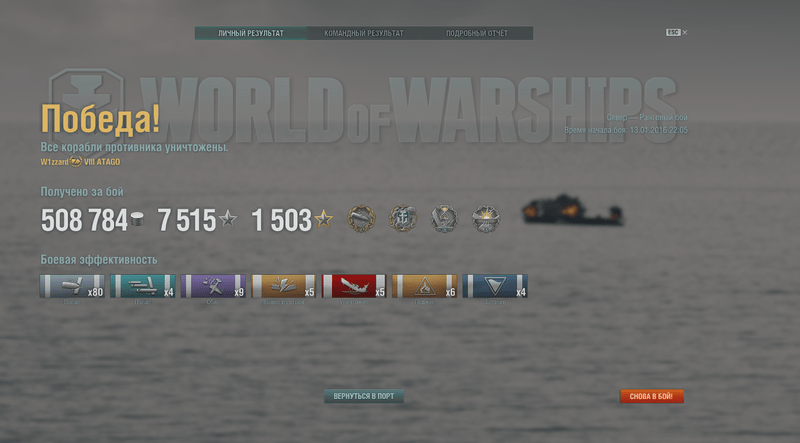Open the anchor achievement medal
This screenshot has height=443, width=800.
pos(402,219)
